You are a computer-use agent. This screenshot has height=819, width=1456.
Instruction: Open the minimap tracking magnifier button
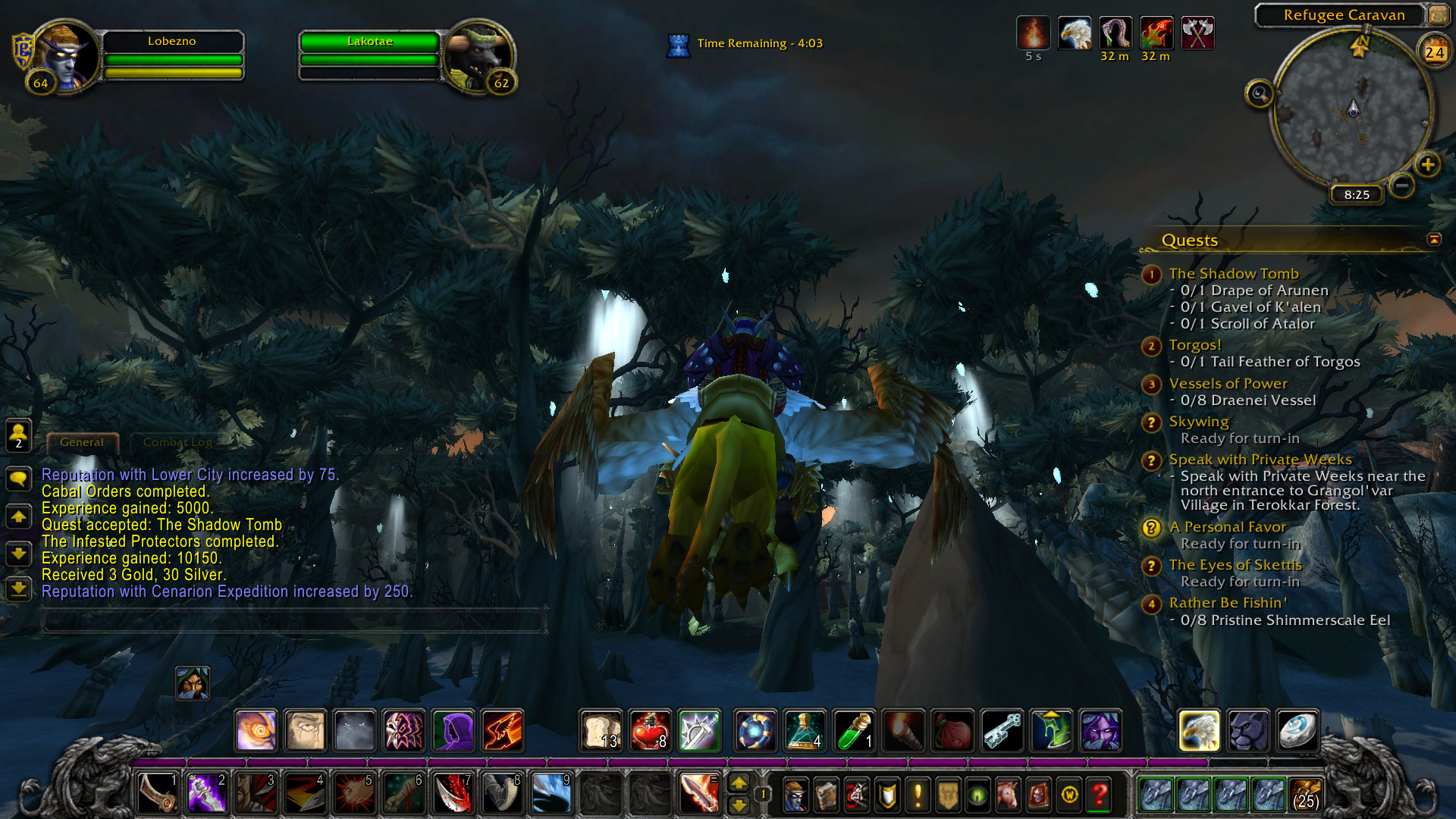1260,94
